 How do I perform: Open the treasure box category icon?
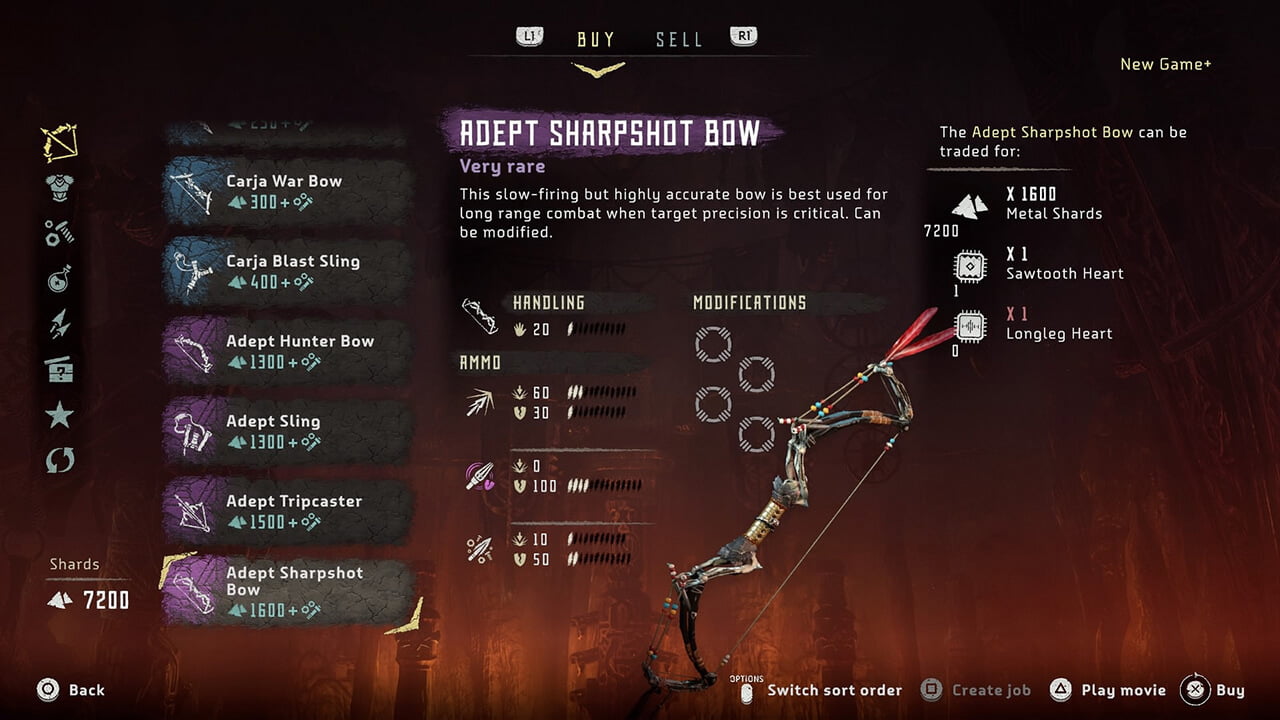click(60, 371)
